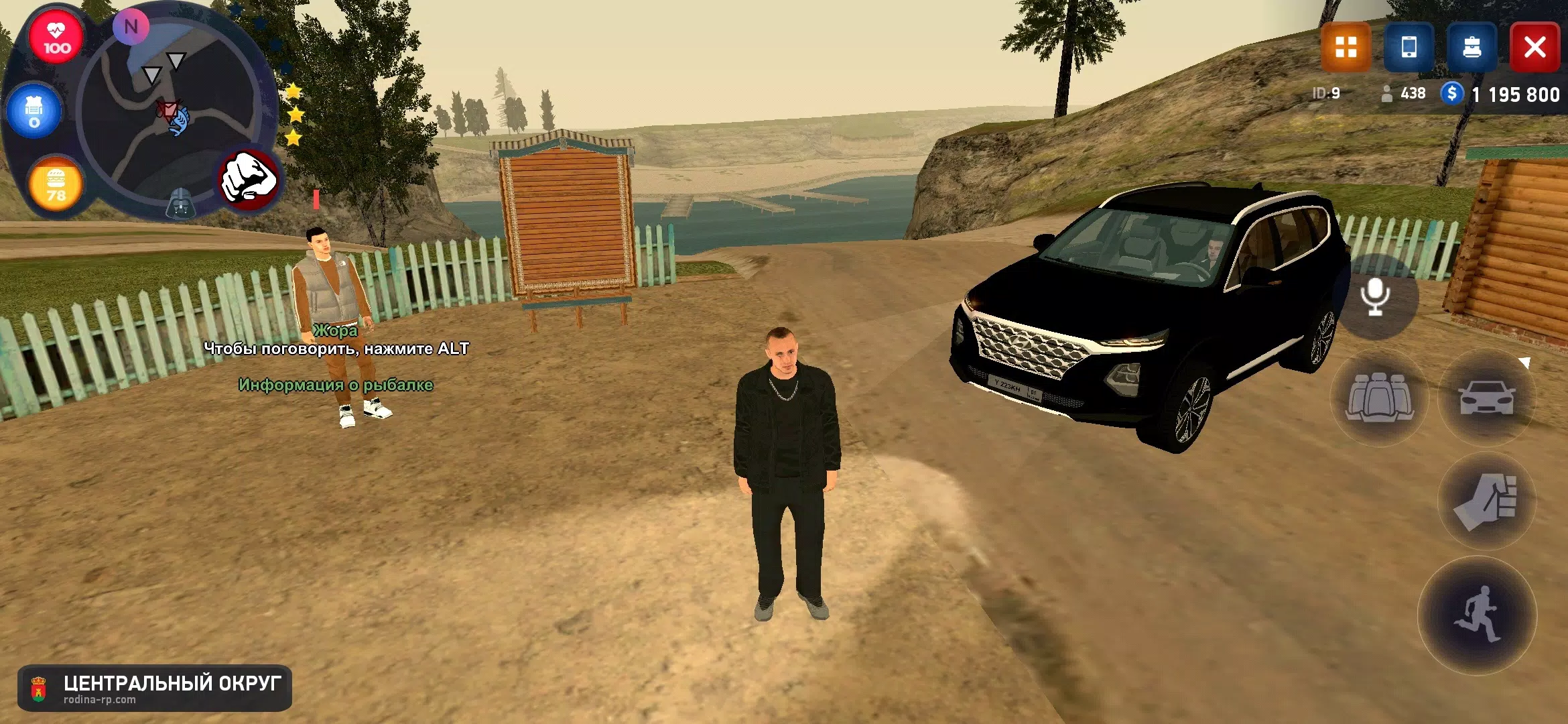
Task: Close with the red X button
Action: click(1534, 48)
